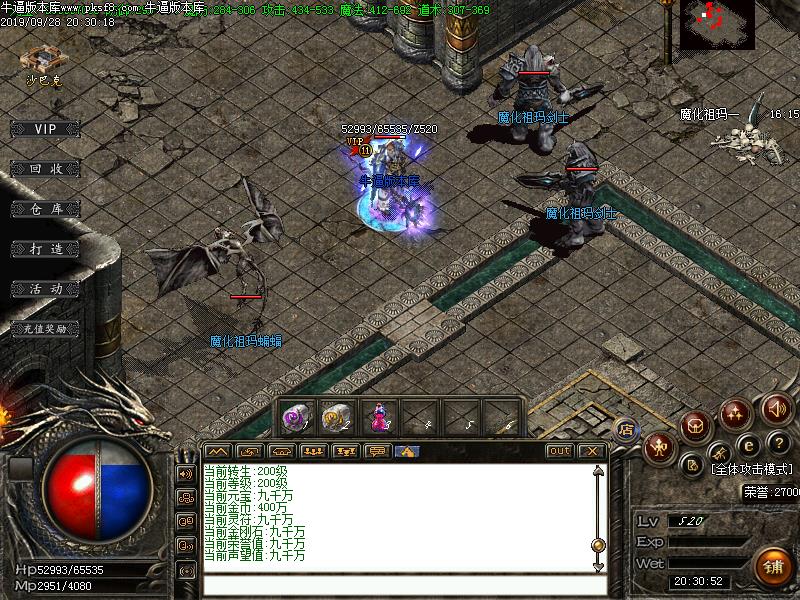The width and height of the screenshot is (800, 600).
Task: Use the yellow scroll in hotbar slot 2
Action: pos(337,417)
